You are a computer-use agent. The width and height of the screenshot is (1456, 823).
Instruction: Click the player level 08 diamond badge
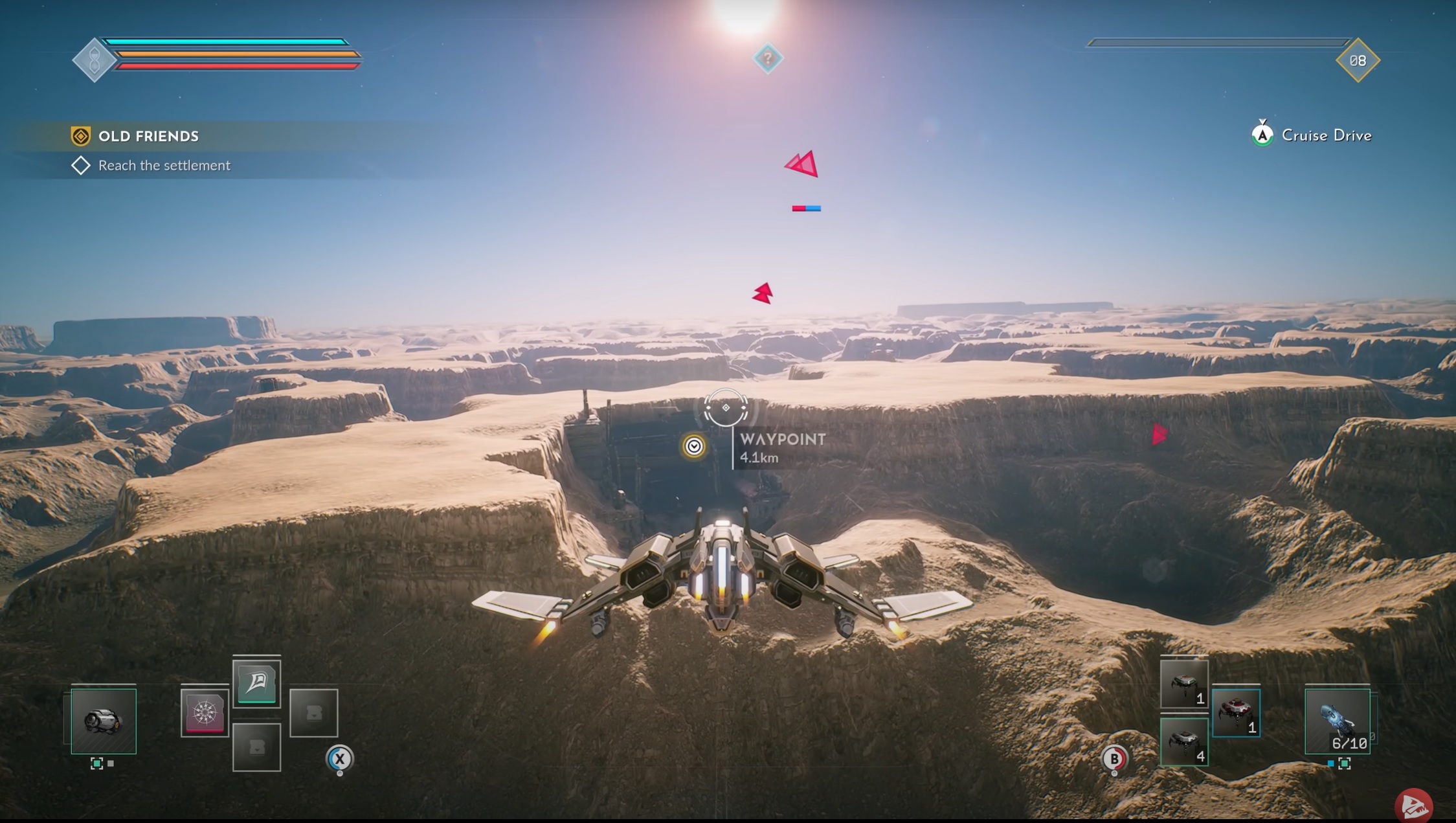[x=1358, y=61]
